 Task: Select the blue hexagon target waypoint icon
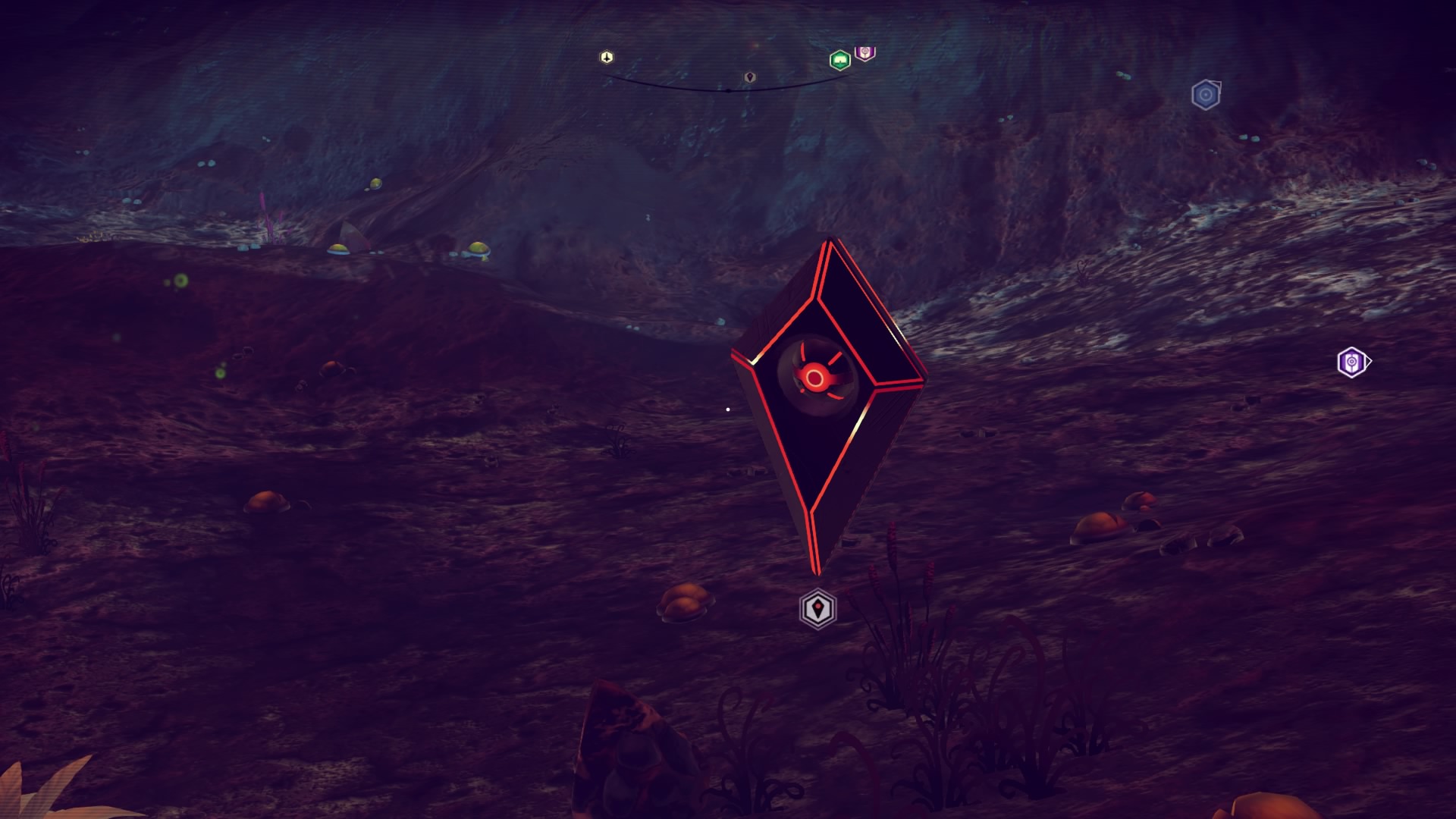tap(1205, 96)
